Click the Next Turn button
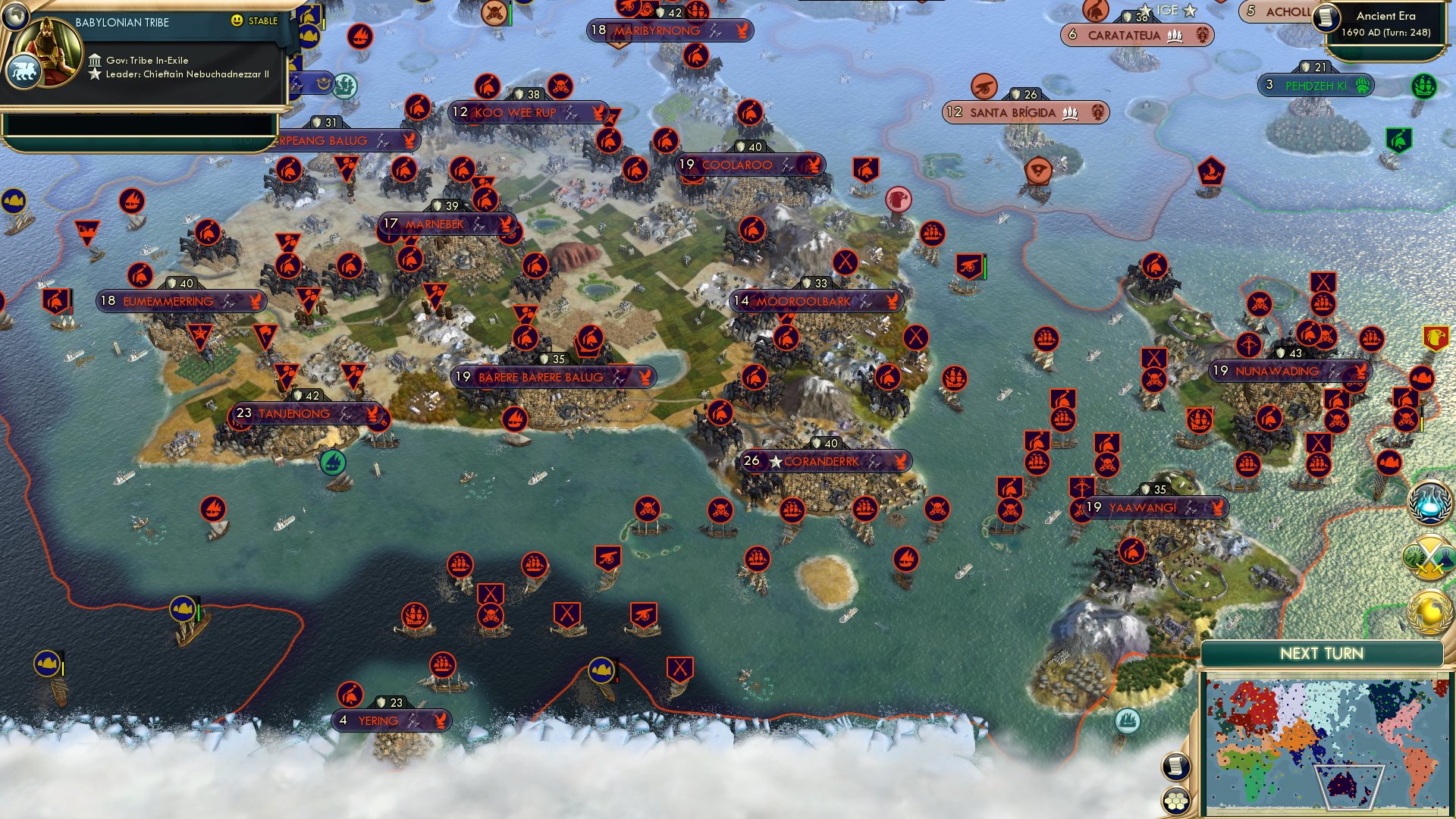Screen dimensions: 1456x819 point(1323,651)
